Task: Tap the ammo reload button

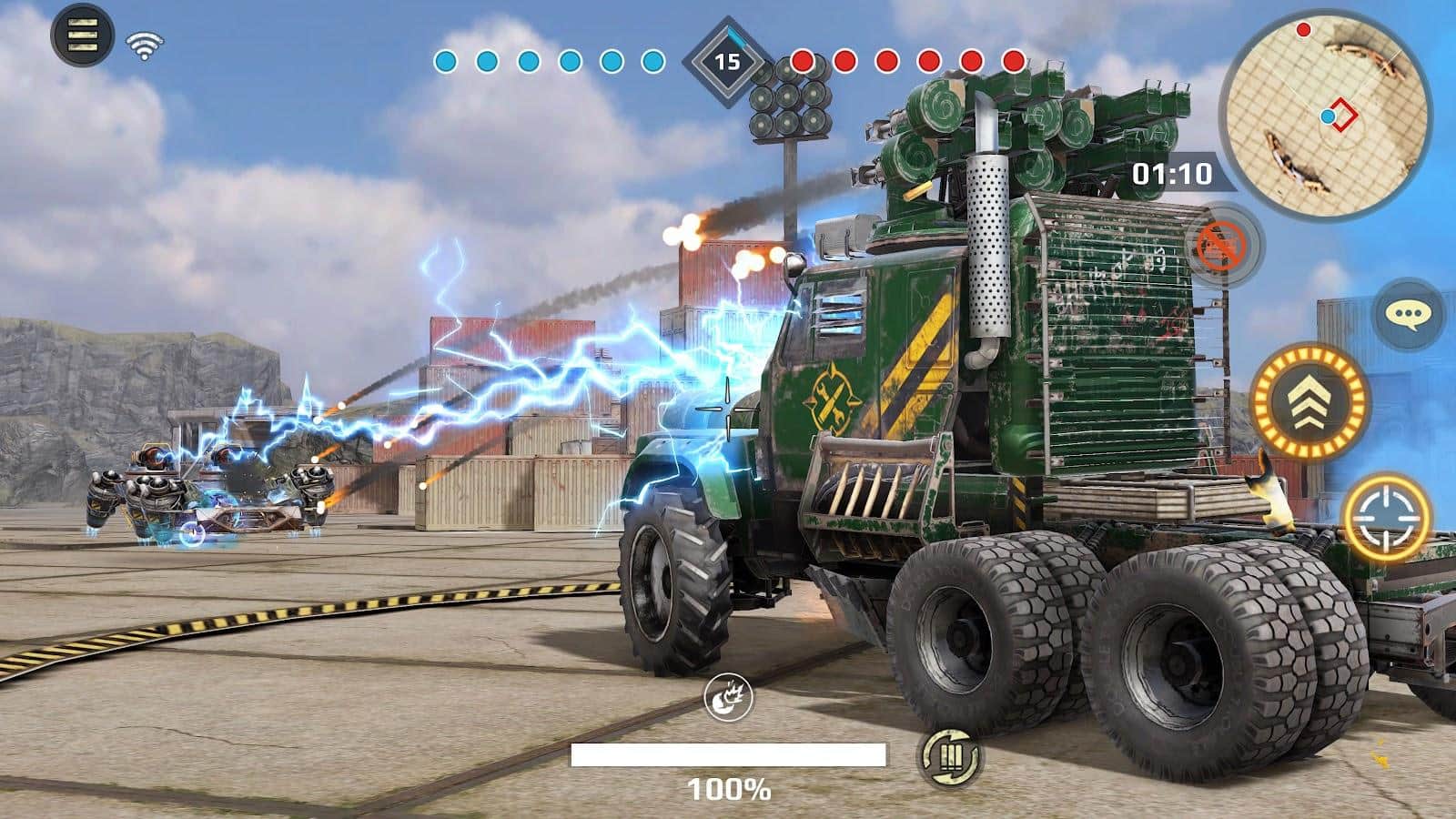Action: [950, 757]
